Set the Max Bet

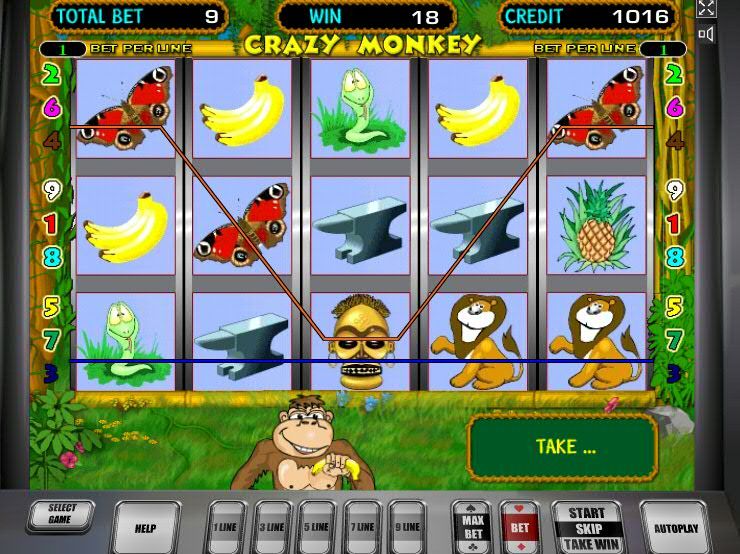pyautogui.click(x=470, y=526)
